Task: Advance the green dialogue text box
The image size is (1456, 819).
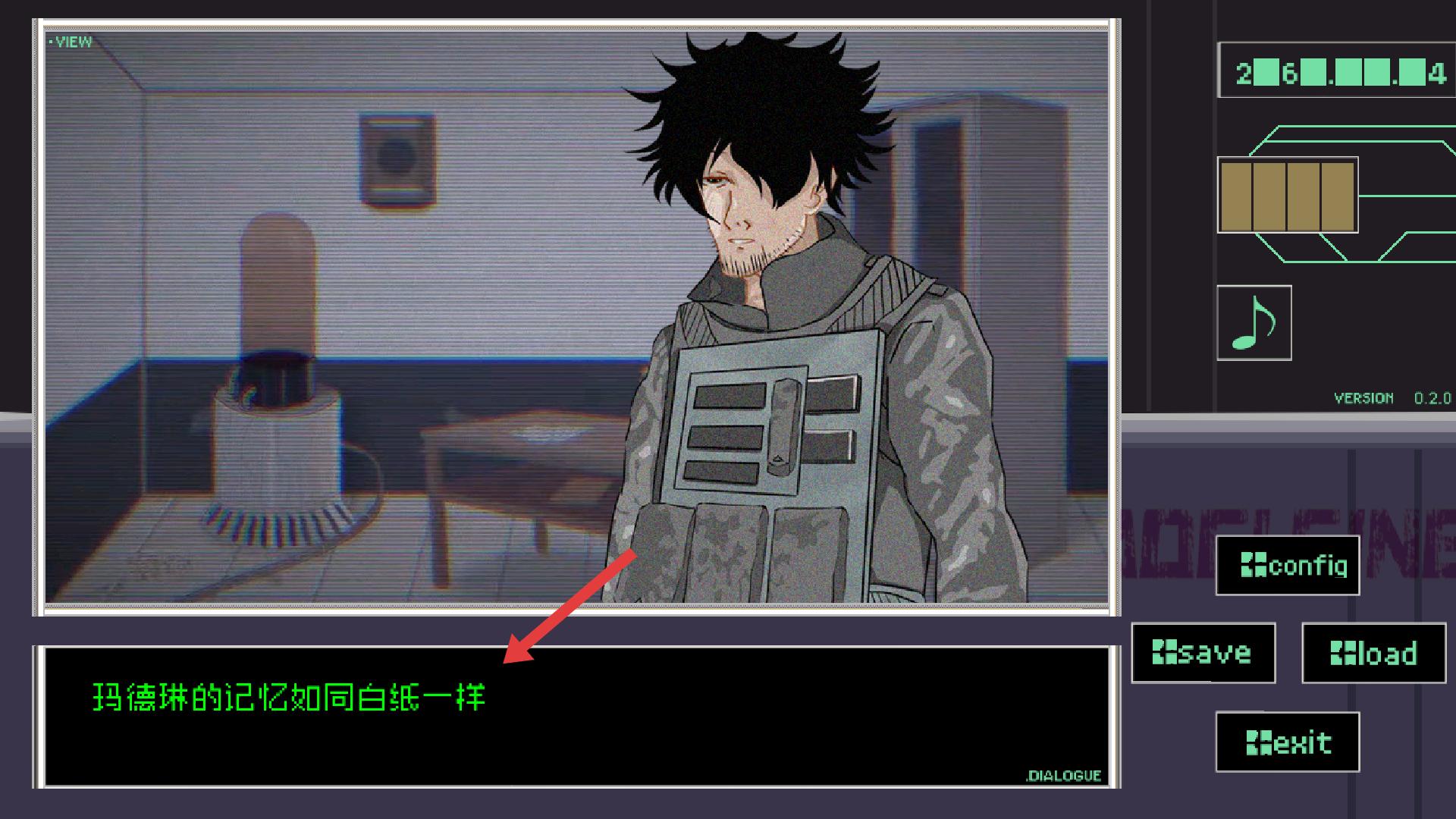Action: pos(576,717)
